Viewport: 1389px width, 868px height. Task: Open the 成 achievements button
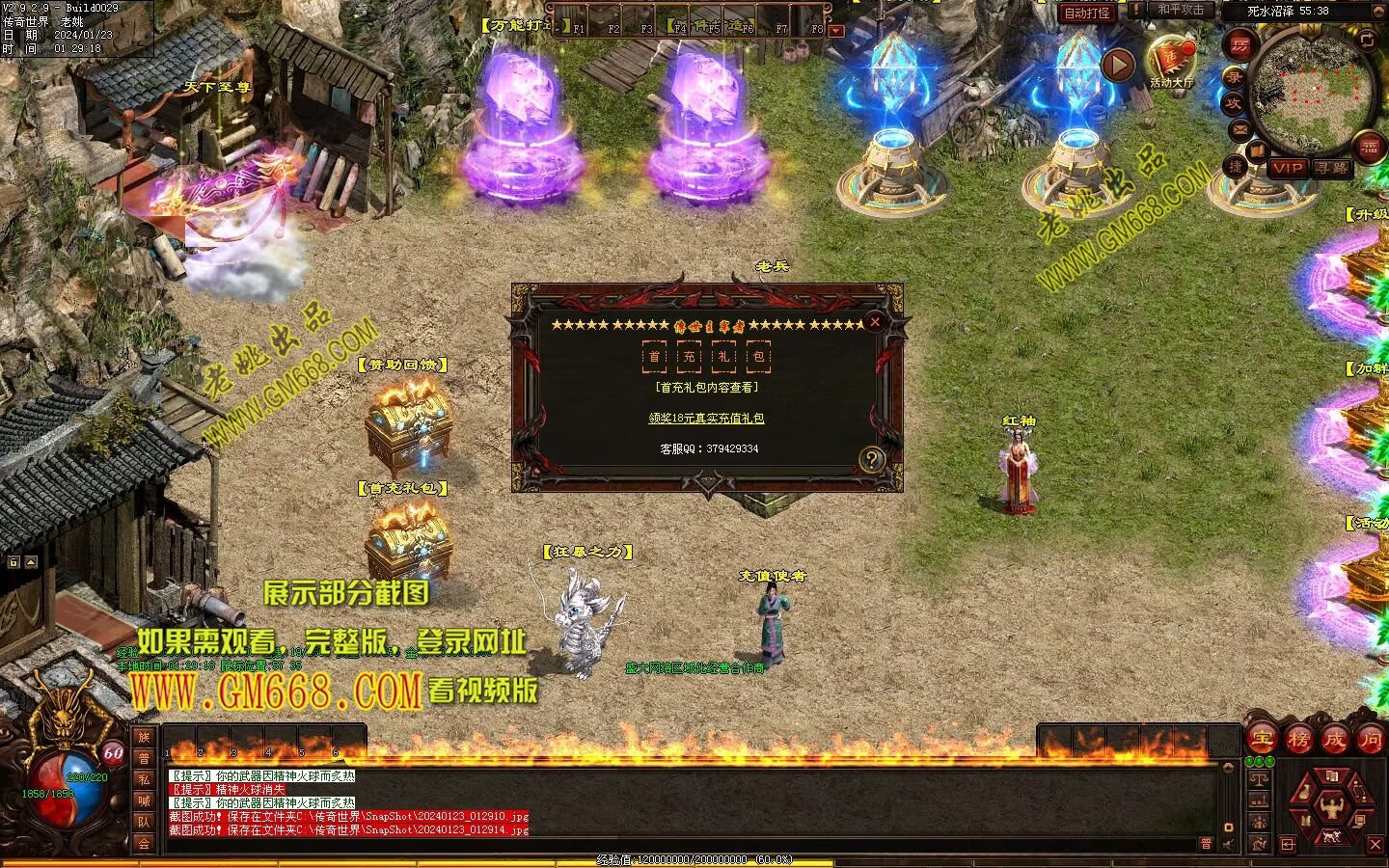click(1334, 740)
